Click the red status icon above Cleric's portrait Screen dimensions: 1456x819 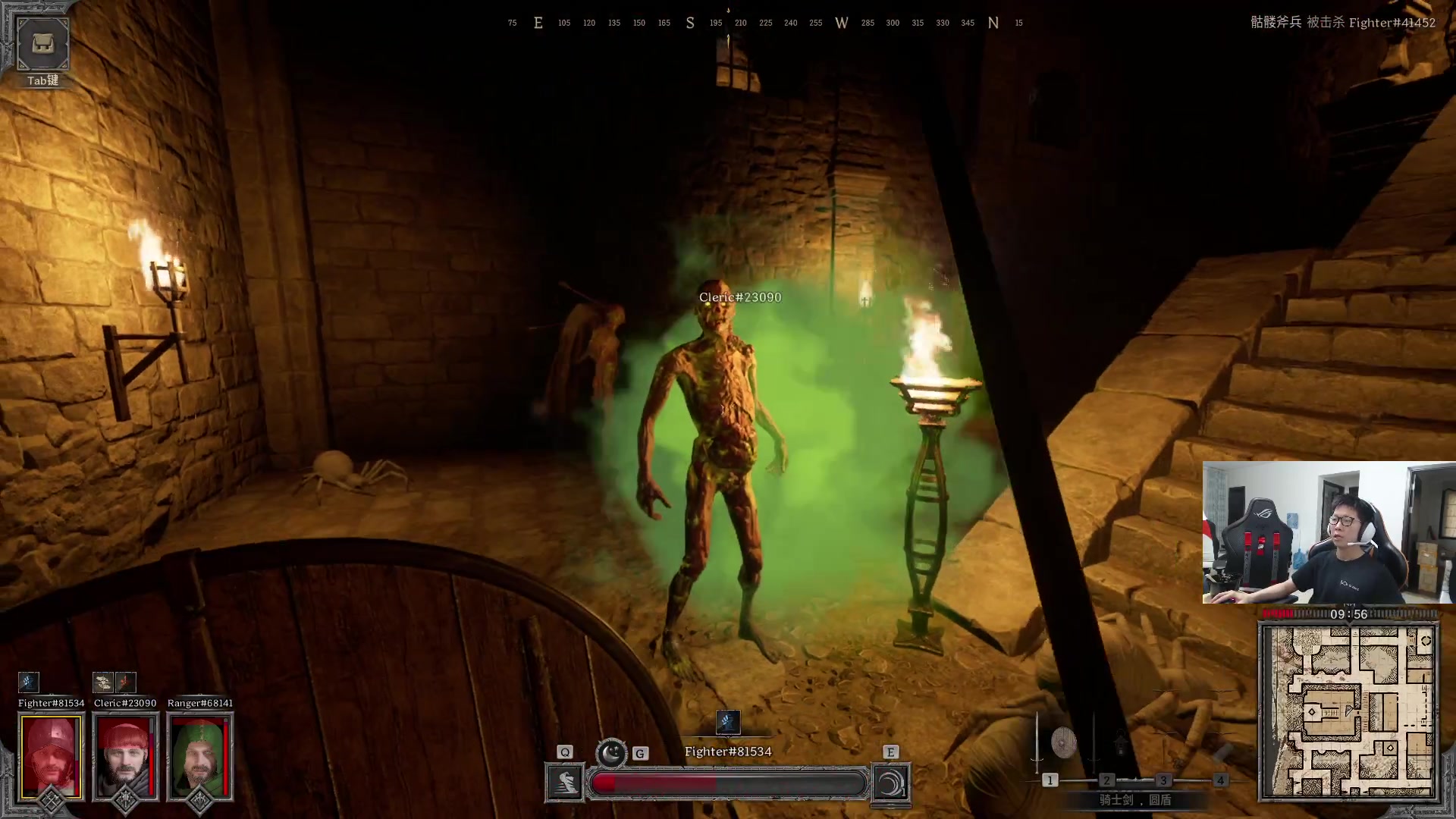click(x=126, y=682)
